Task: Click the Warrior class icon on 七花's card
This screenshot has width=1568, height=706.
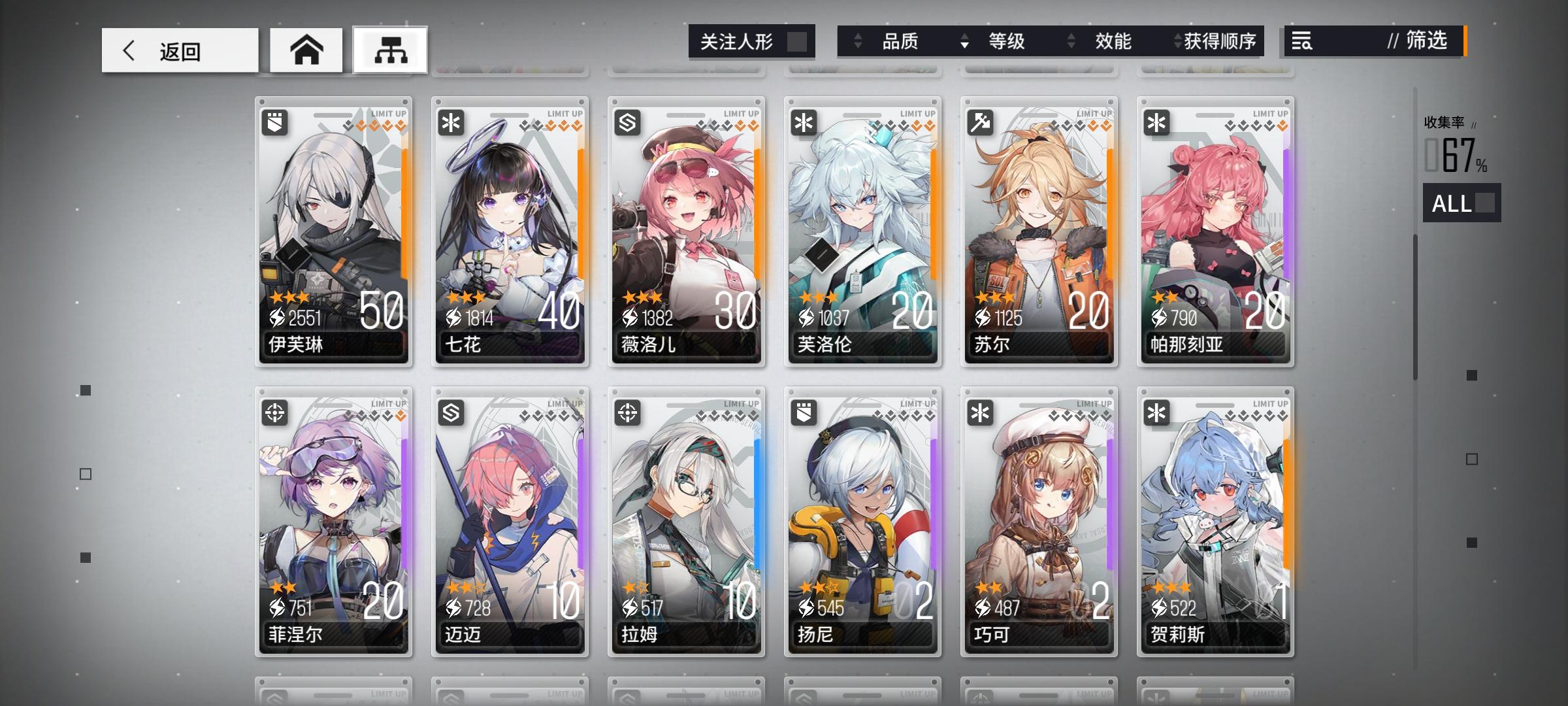Action: (x=450, y=122)
